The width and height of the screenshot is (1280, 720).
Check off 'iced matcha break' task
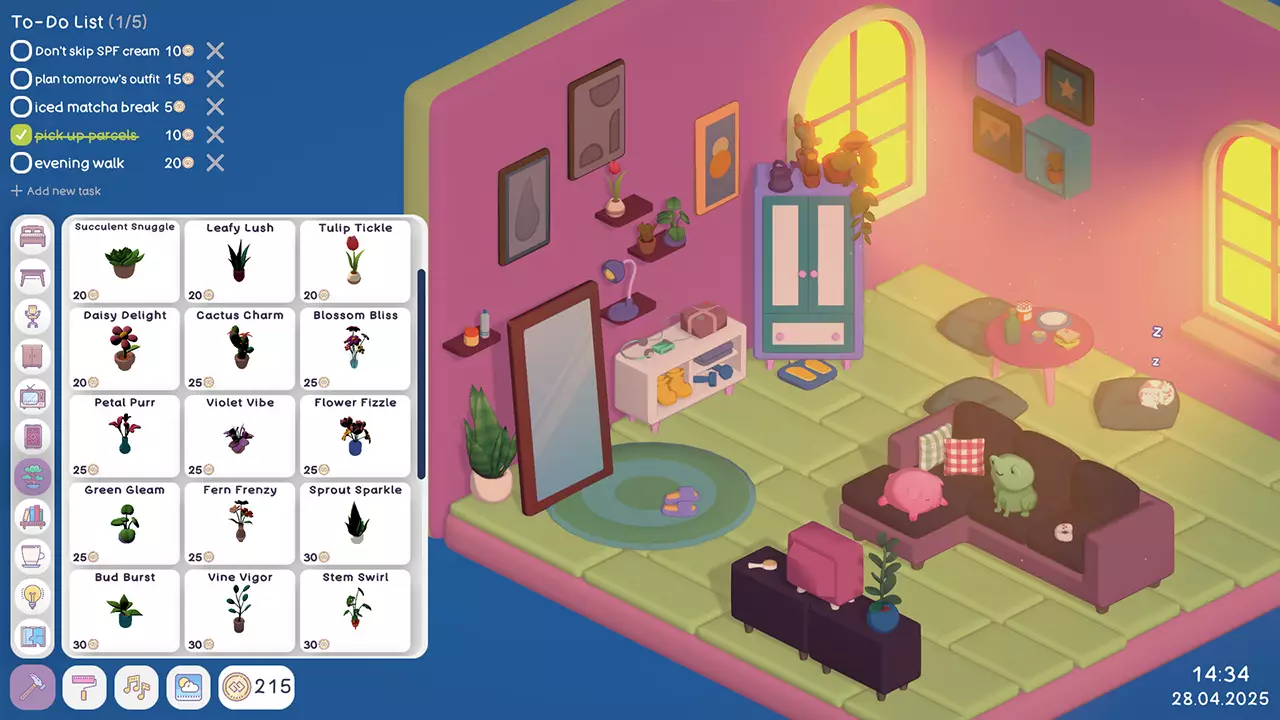(21, 107)
